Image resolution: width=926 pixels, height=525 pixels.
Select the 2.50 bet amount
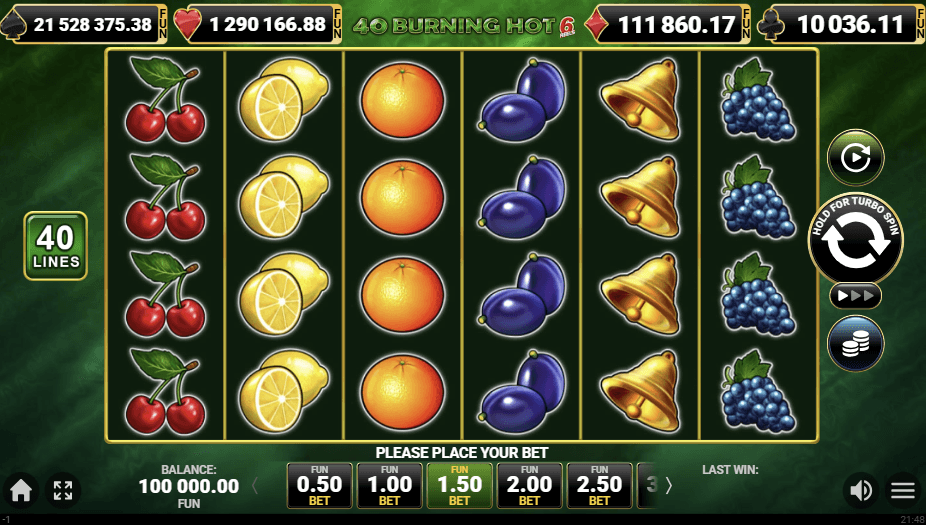[x=600, y=486]
